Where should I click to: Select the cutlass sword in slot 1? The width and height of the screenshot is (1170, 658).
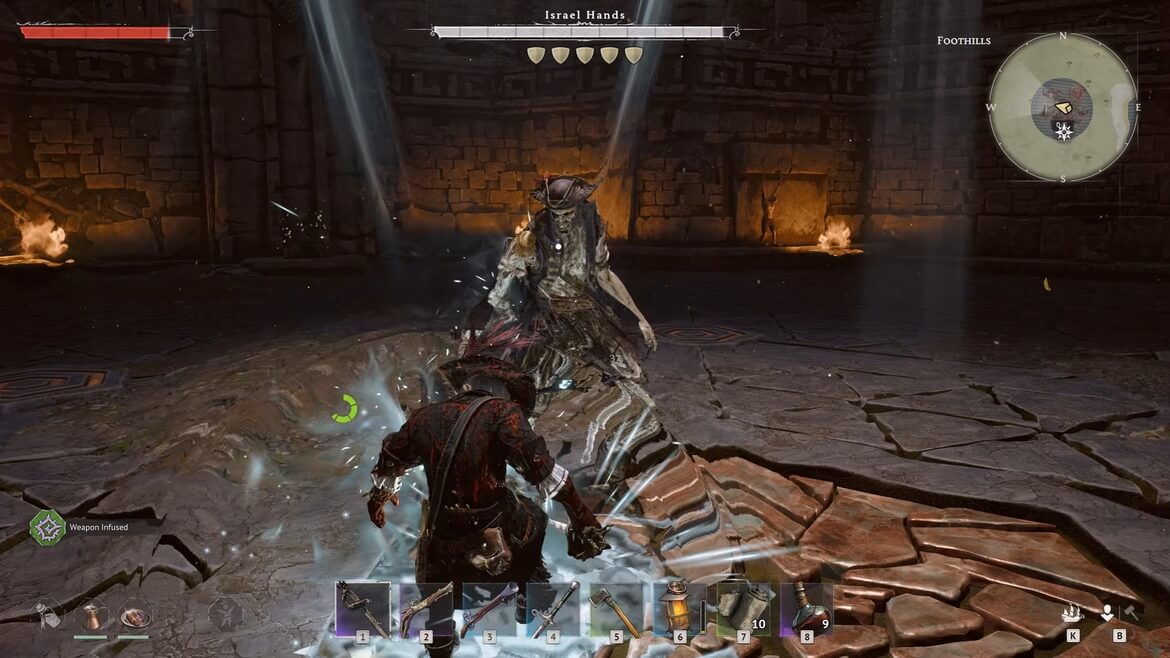362,608
